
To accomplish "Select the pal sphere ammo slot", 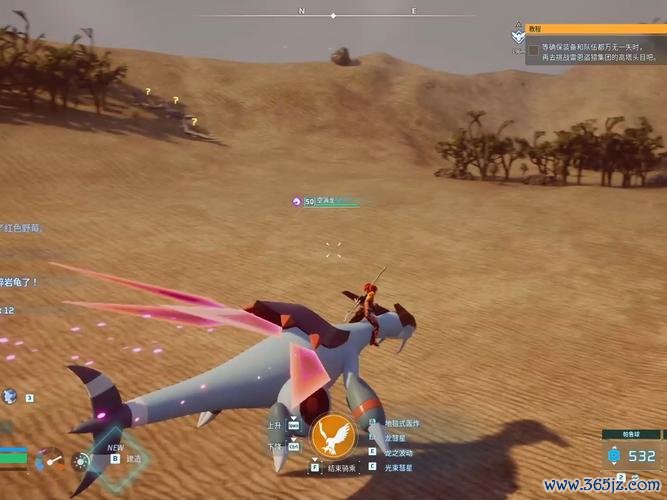I will click(x=628, y=455).
